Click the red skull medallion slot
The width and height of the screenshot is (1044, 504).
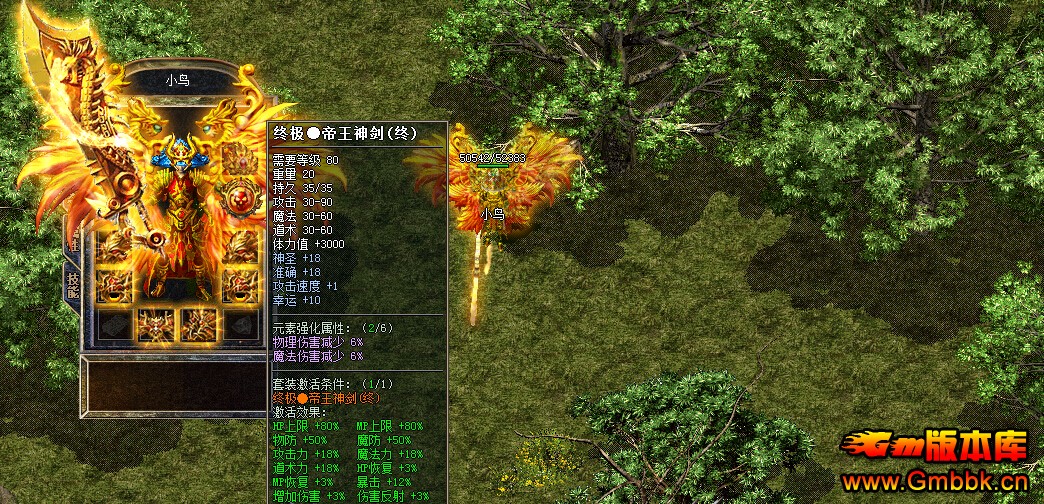[x=239, y=202]
